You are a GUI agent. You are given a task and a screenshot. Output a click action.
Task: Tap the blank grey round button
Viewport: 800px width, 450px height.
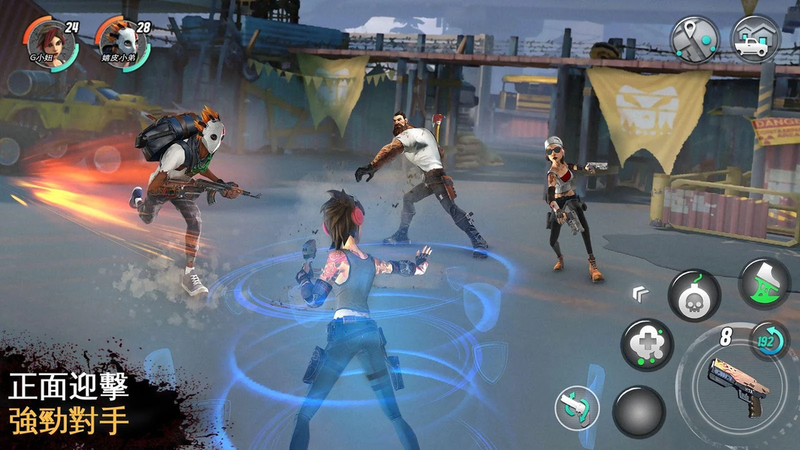pos(639,411)
